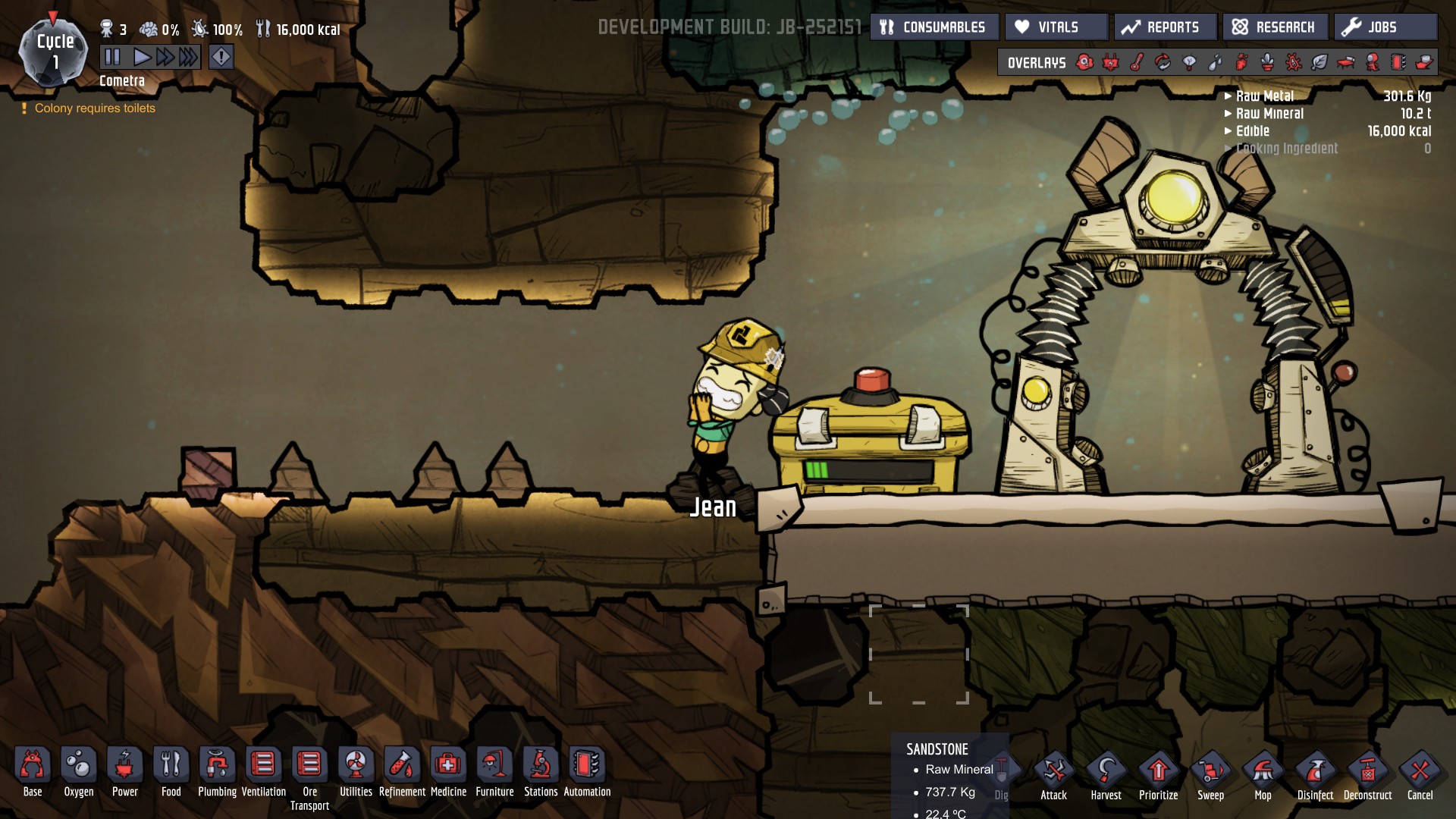
Task: Open the Vitals panel
Action: pos(1056,27)
